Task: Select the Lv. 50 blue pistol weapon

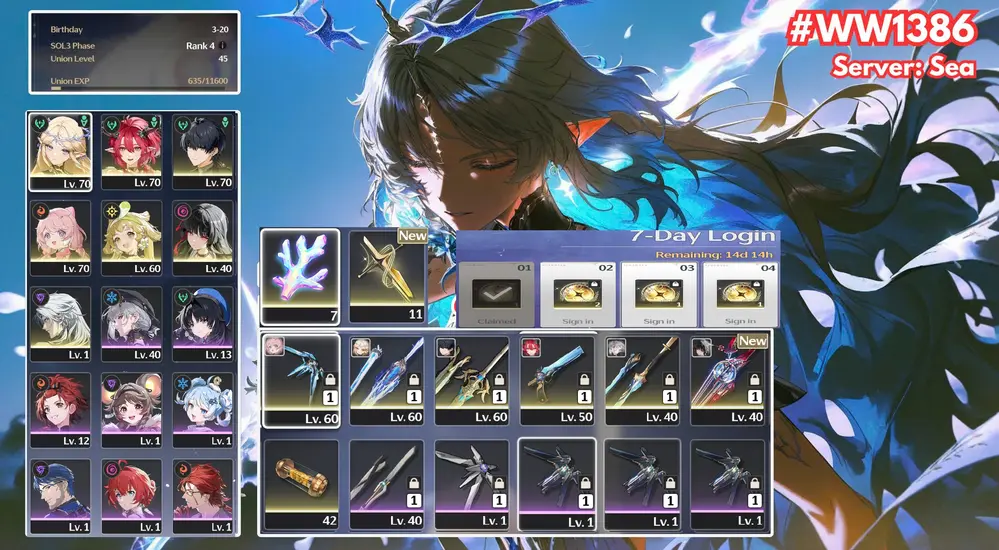Action: tap(558, 380)
